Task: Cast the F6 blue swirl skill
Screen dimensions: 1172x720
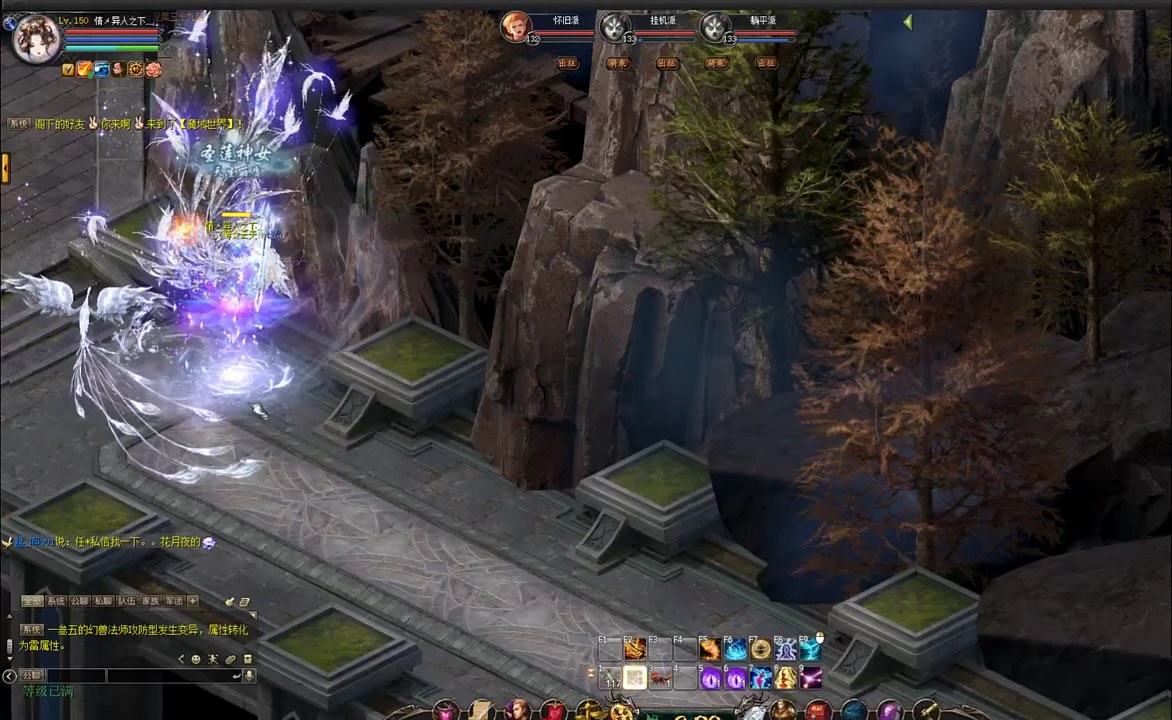Action: coord(736,650)
